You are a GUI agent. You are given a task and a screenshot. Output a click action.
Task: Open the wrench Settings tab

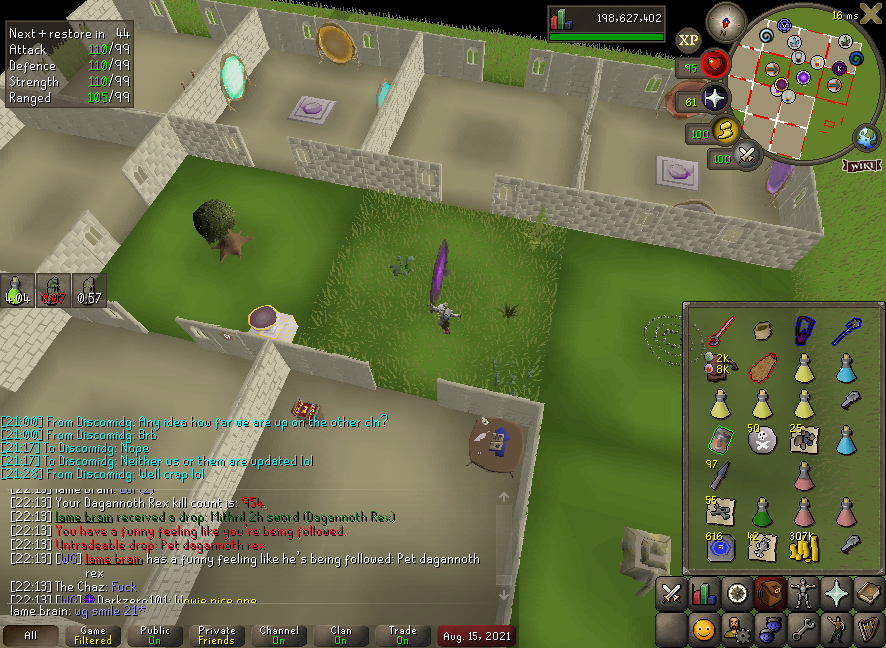pyautogui.click(x=803, y=630)
